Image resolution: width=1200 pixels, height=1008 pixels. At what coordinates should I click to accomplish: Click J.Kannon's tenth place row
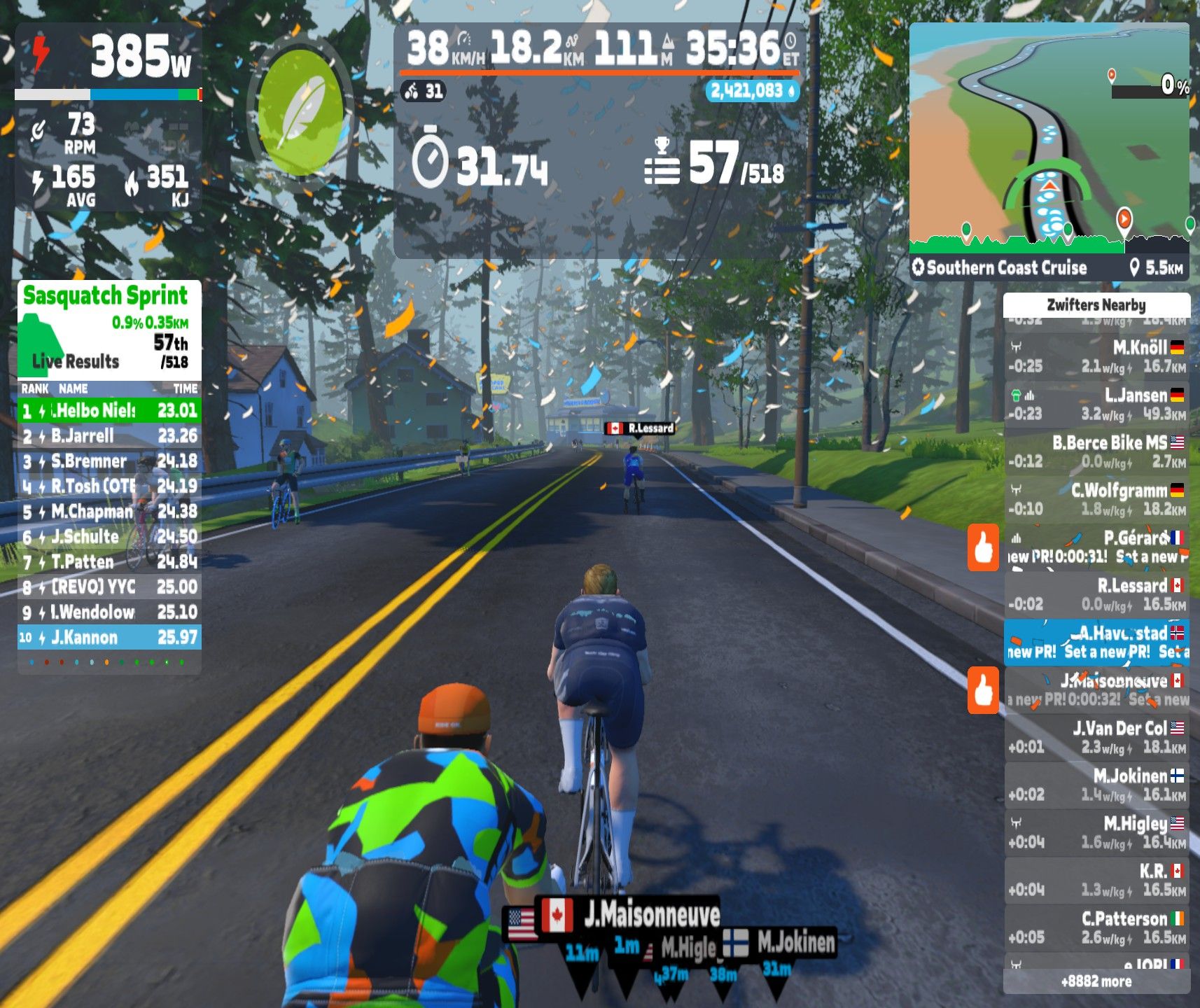coord(109,638)
